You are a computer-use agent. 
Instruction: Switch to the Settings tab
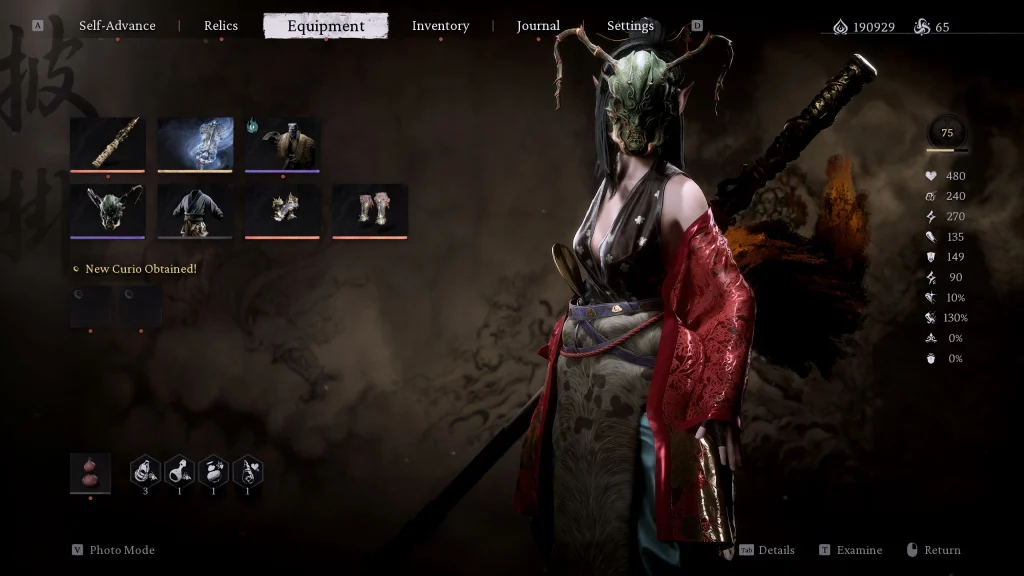click(x=630, y=26)
